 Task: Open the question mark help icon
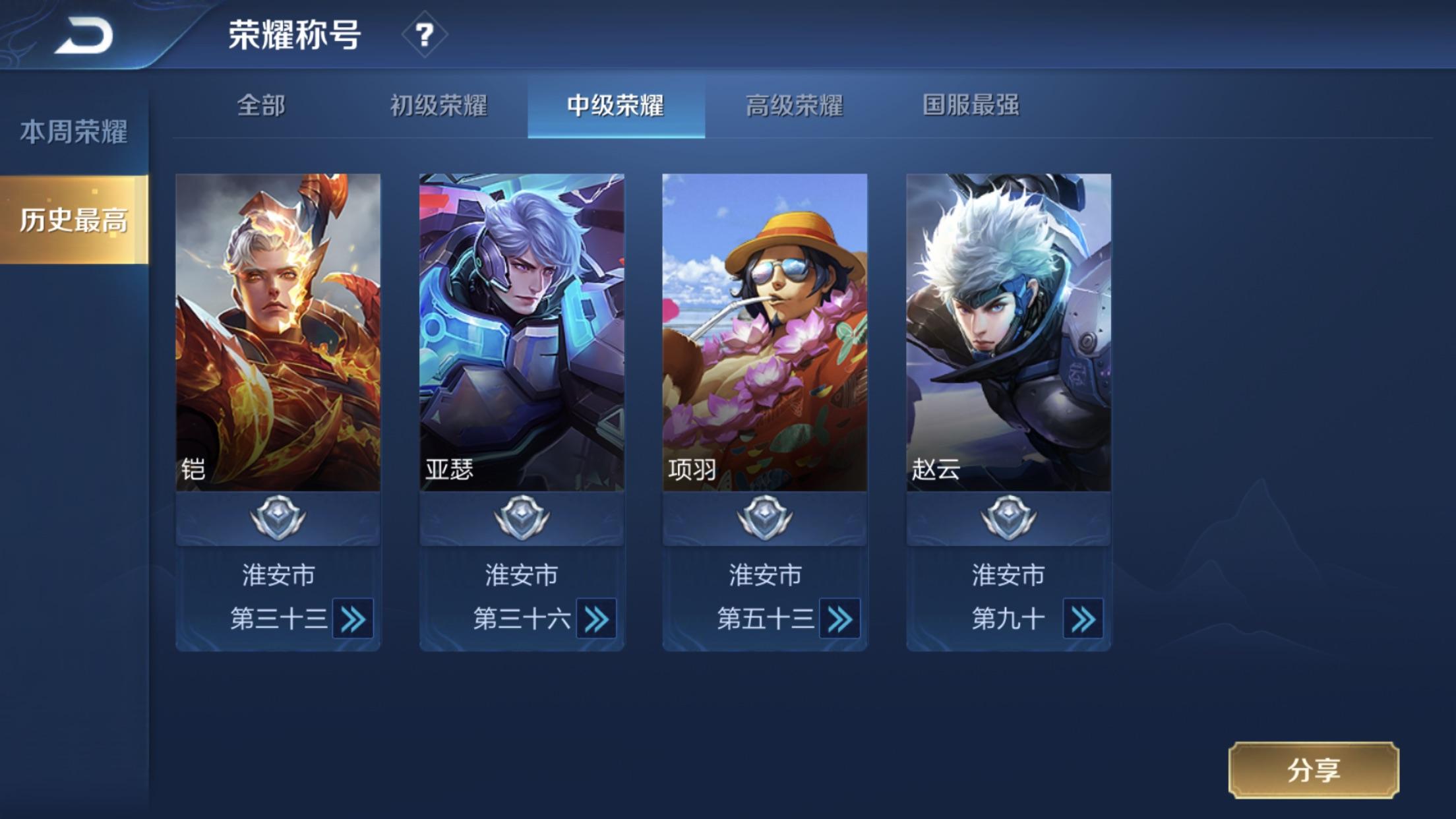[425, 34]
